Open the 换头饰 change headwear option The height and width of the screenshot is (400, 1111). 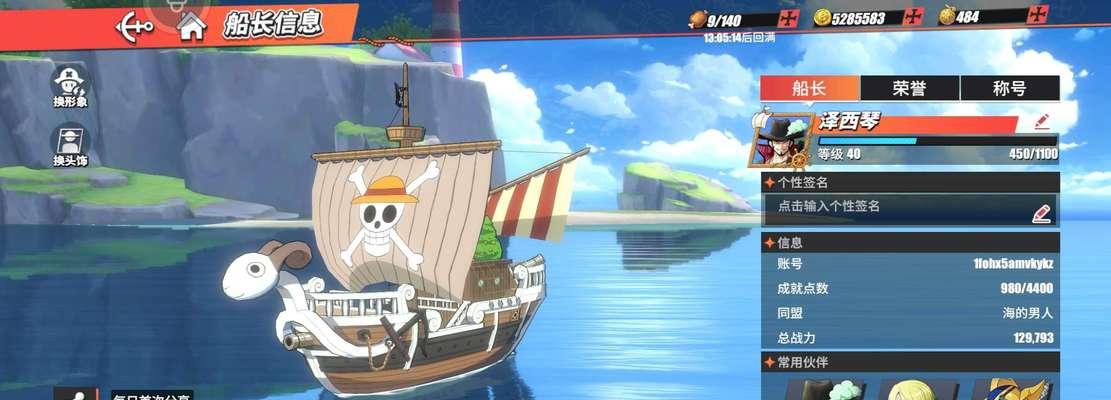click(71, 145)
